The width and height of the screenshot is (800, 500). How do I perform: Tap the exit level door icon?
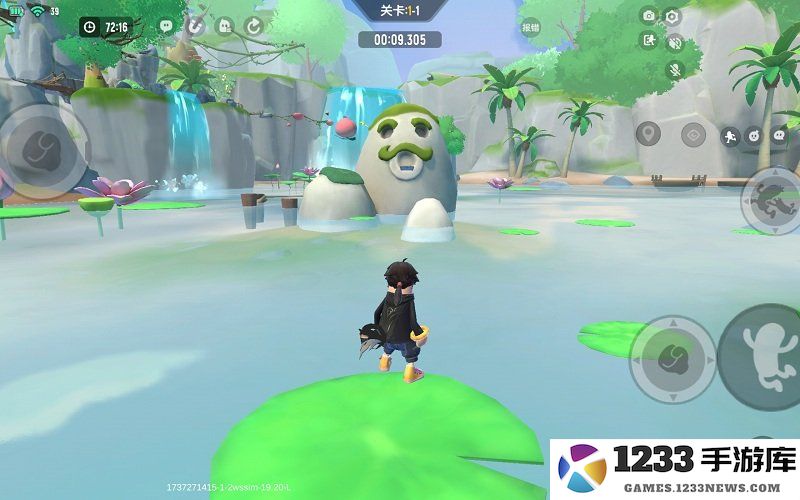tap(649, 41)
